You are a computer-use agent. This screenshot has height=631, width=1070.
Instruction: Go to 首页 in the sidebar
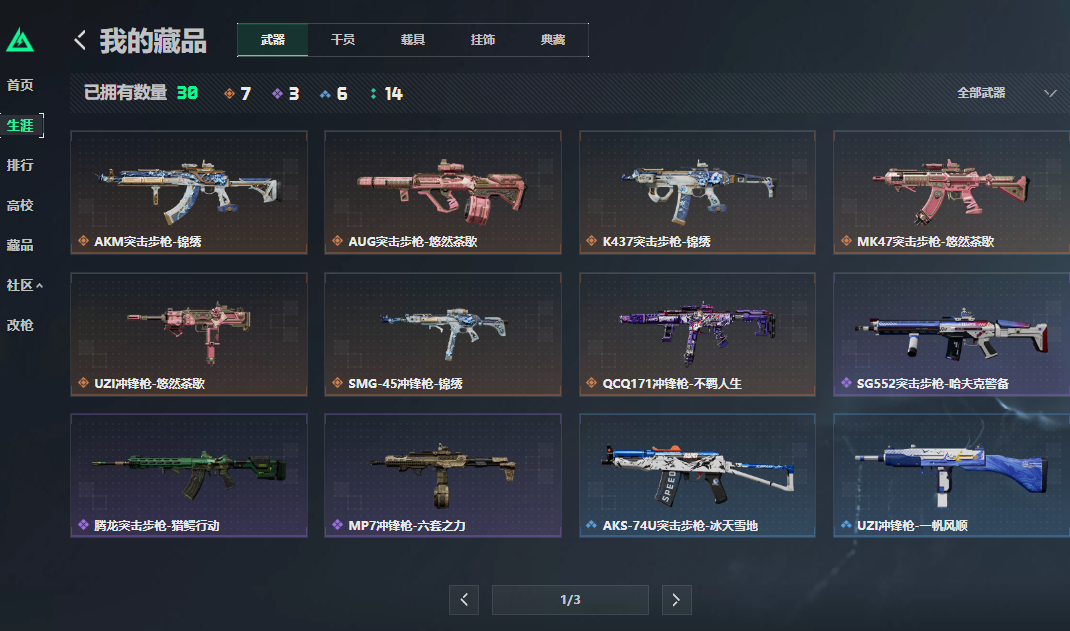[20, 85]
